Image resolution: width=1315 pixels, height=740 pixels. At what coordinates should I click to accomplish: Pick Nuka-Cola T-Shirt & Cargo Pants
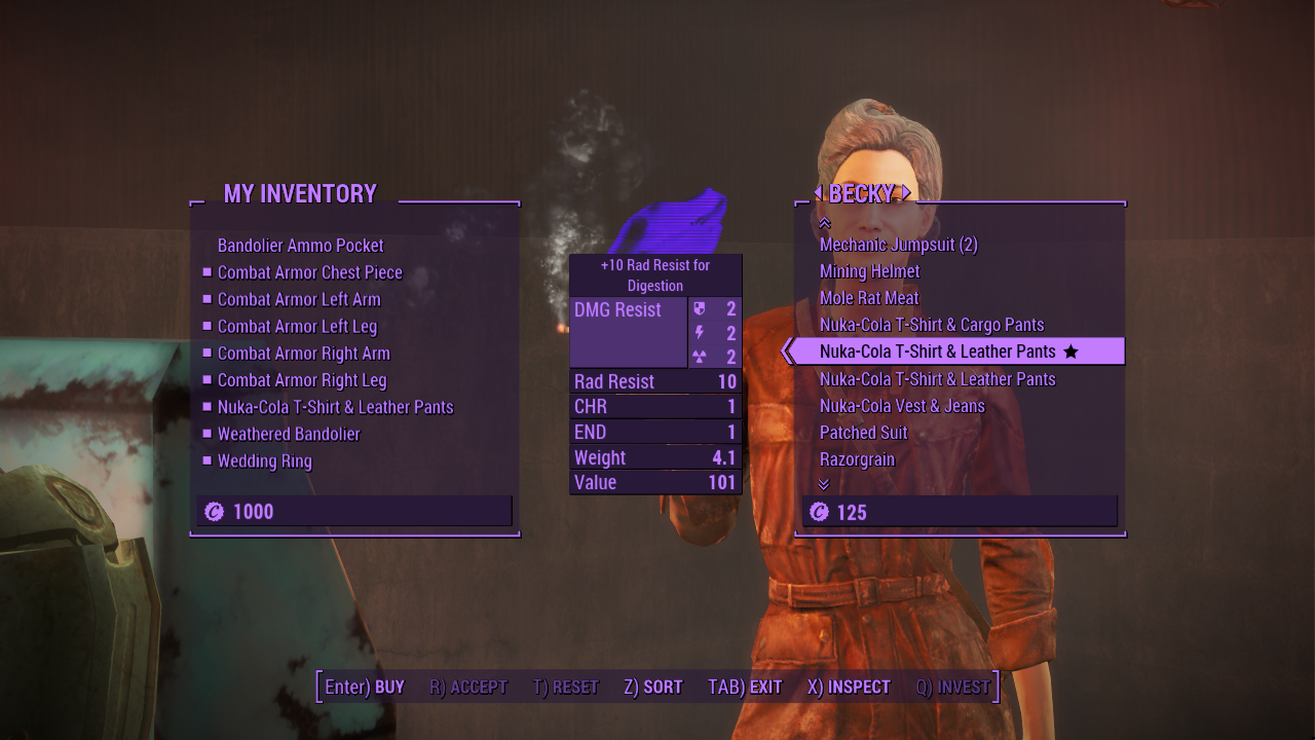(931, 326)
